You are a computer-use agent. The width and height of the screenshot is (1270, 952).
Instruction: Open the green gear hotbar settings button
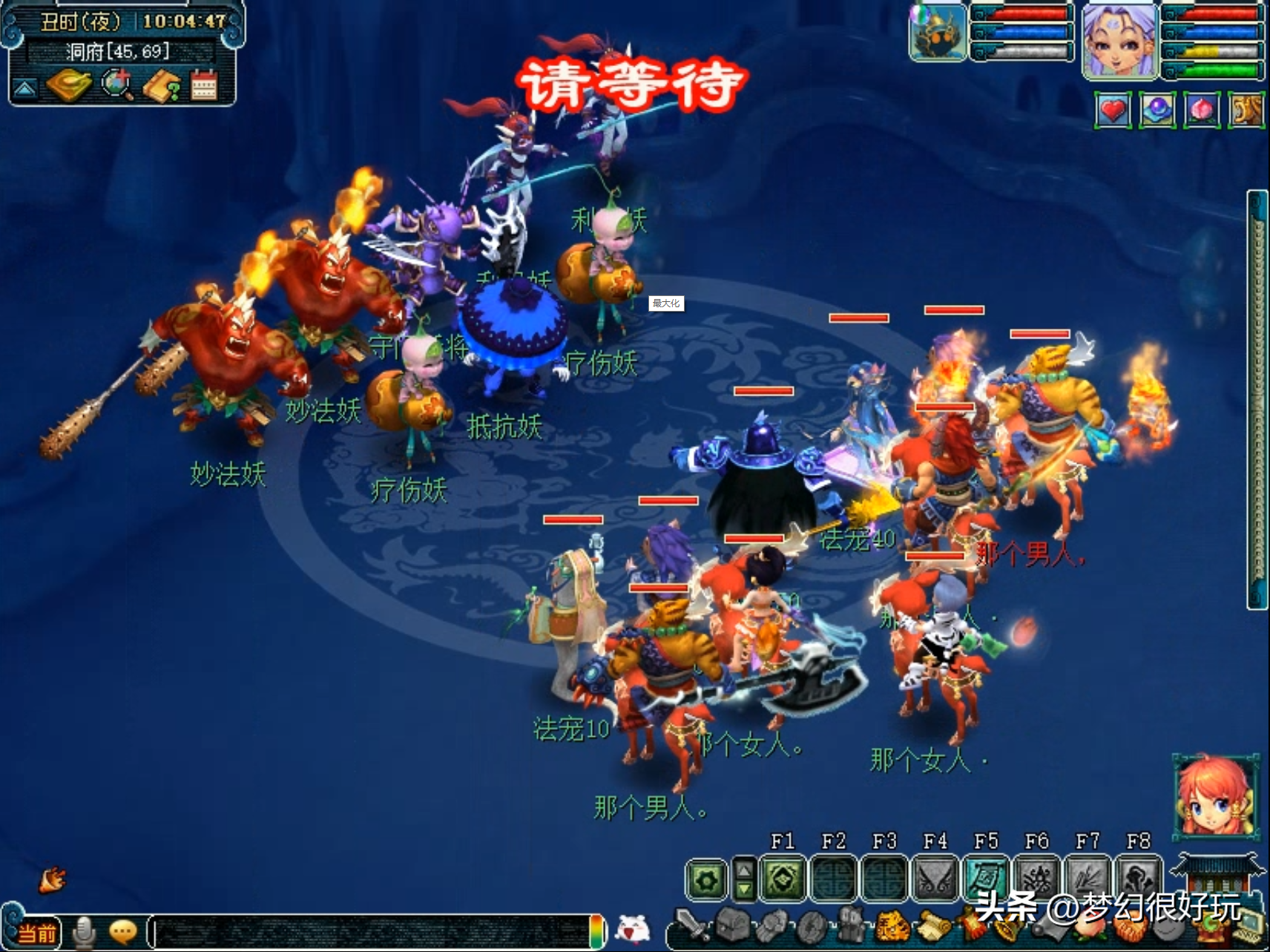(705, 879)
